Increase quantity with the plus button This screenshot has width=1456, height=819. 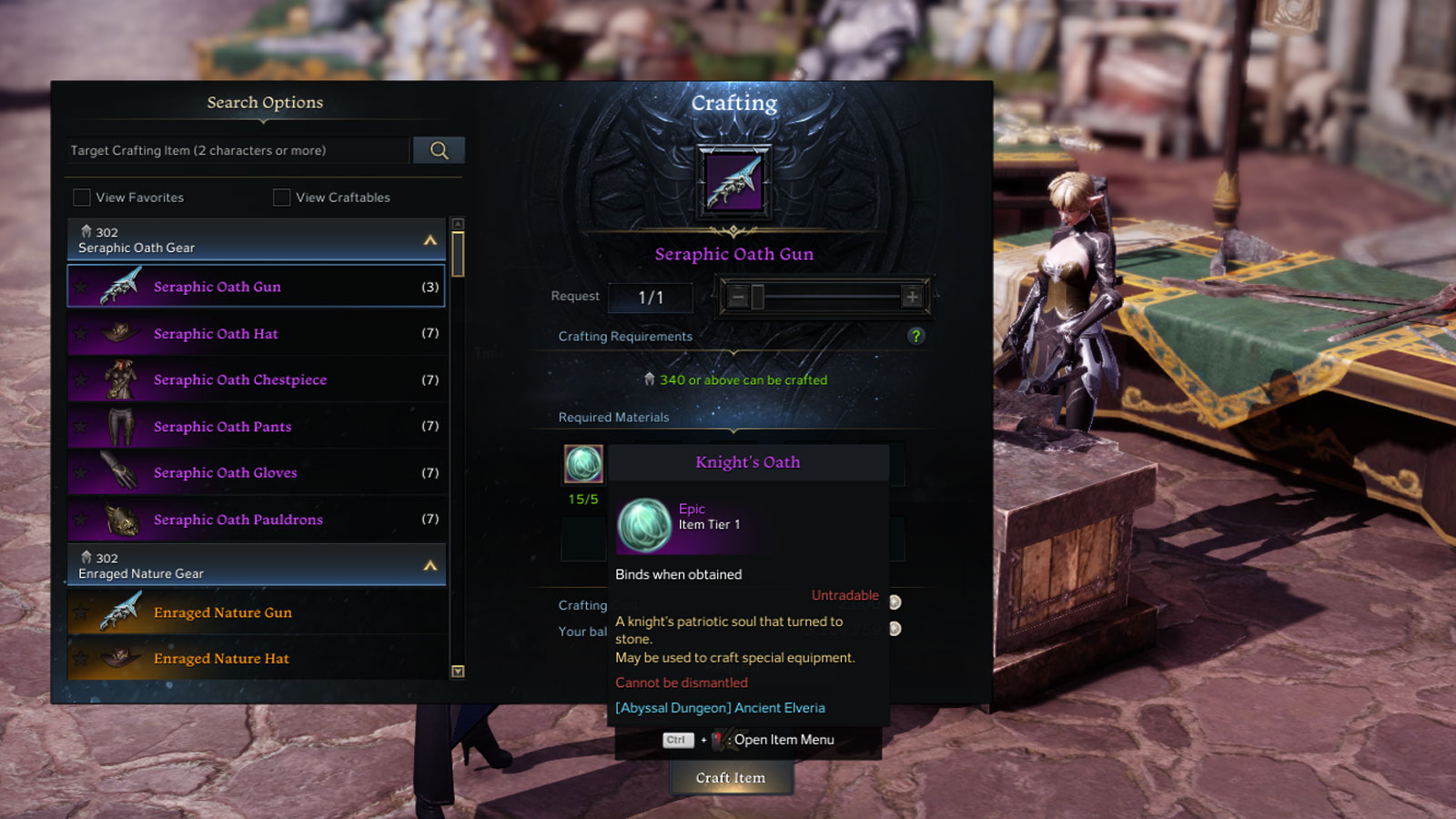(x=911, y=297)
